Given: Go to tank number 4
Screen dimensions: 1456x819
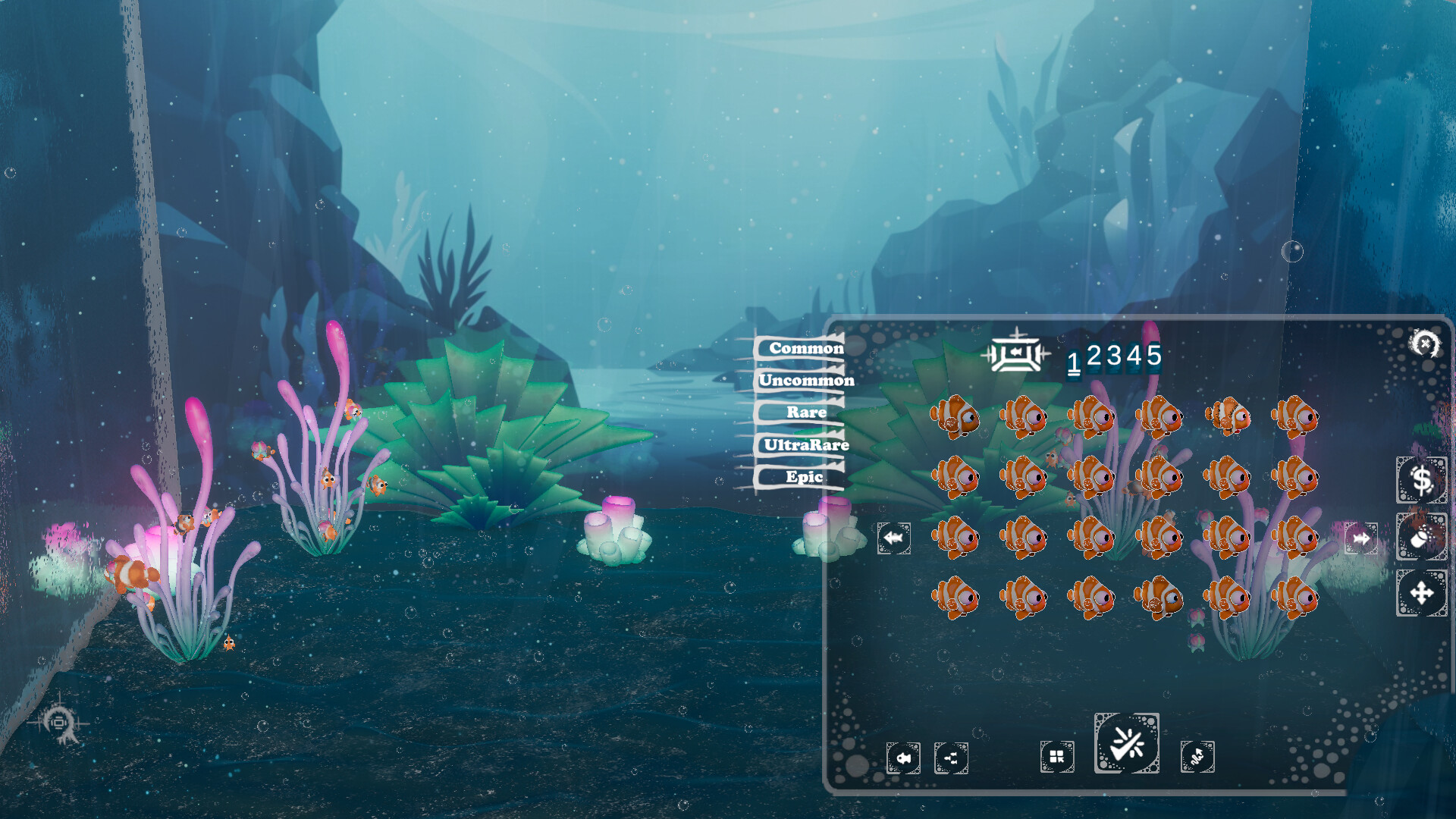Looking at the screenshot, I should (1134, 355).
